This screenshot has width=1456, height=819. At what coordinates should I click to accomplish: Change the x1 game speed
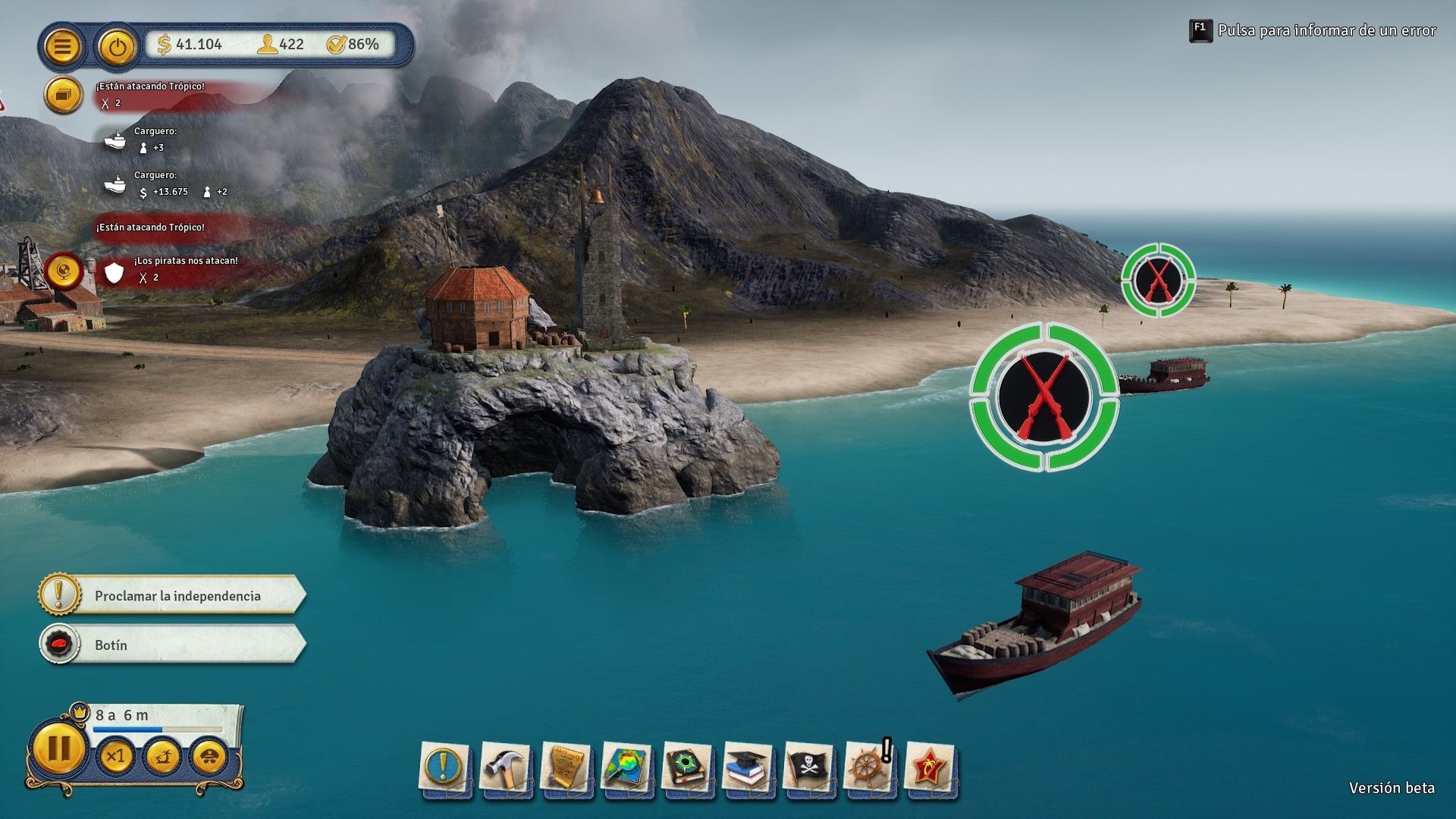point(115,757)
